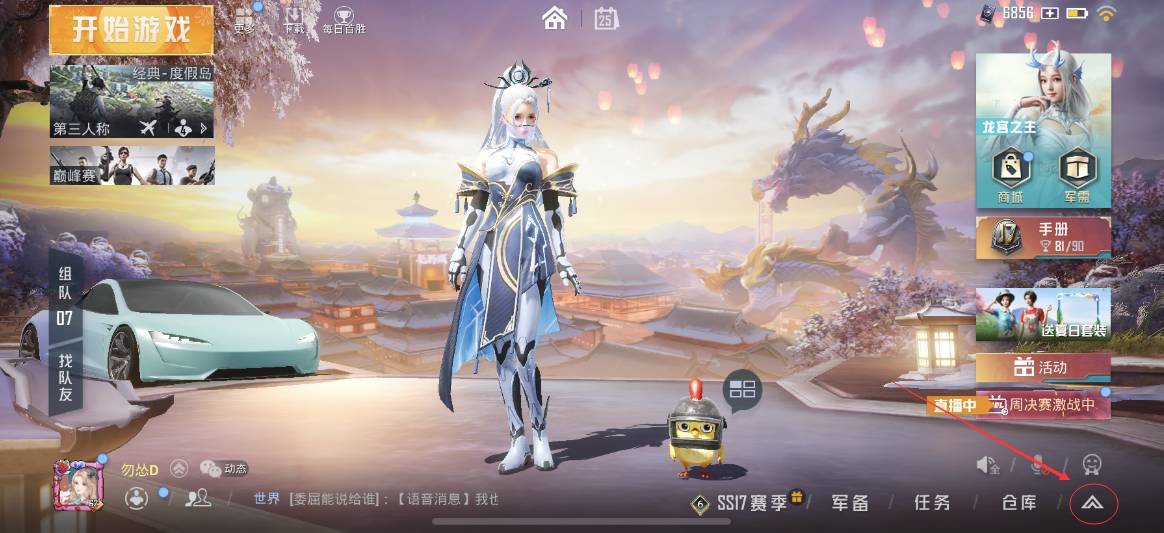This screenshot has width=1164, height=533.
Task: View the 送夏日套装 summer outfit promo
Action: pyautogui.click(x=1043, y=315)
